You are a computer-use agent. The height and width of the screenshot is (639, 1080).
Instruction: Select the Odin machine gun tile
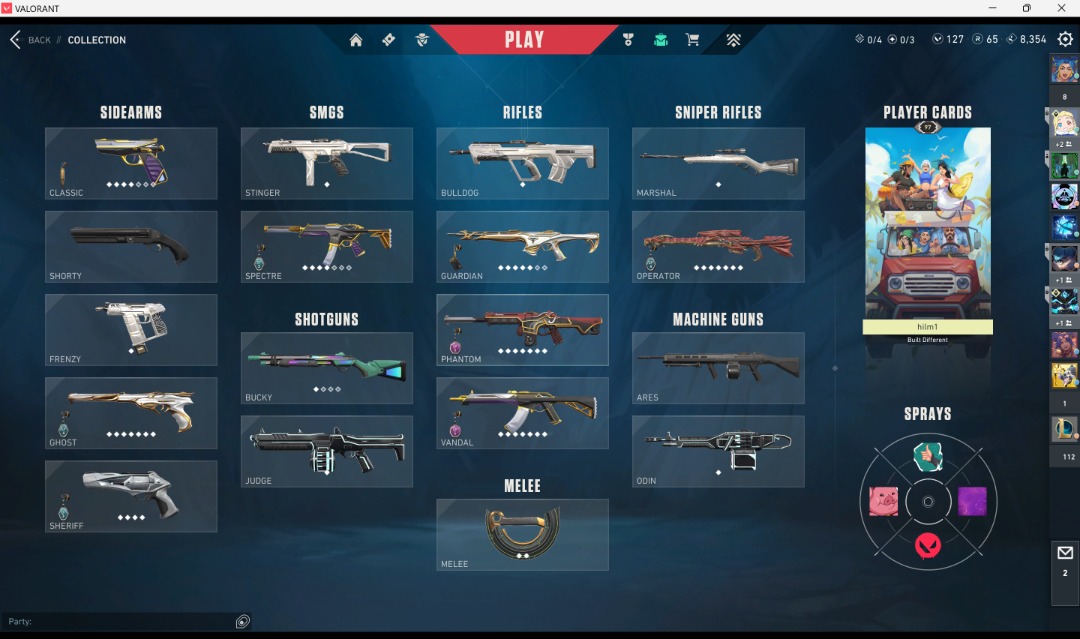click(x=718, y=451)
